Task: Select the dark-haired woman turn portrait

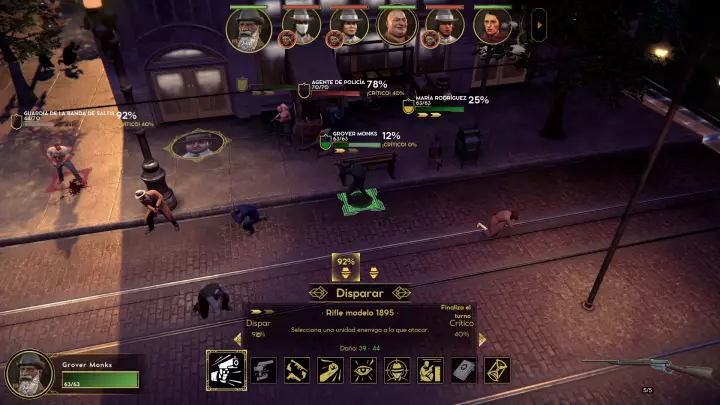Action: coord(492,27)
